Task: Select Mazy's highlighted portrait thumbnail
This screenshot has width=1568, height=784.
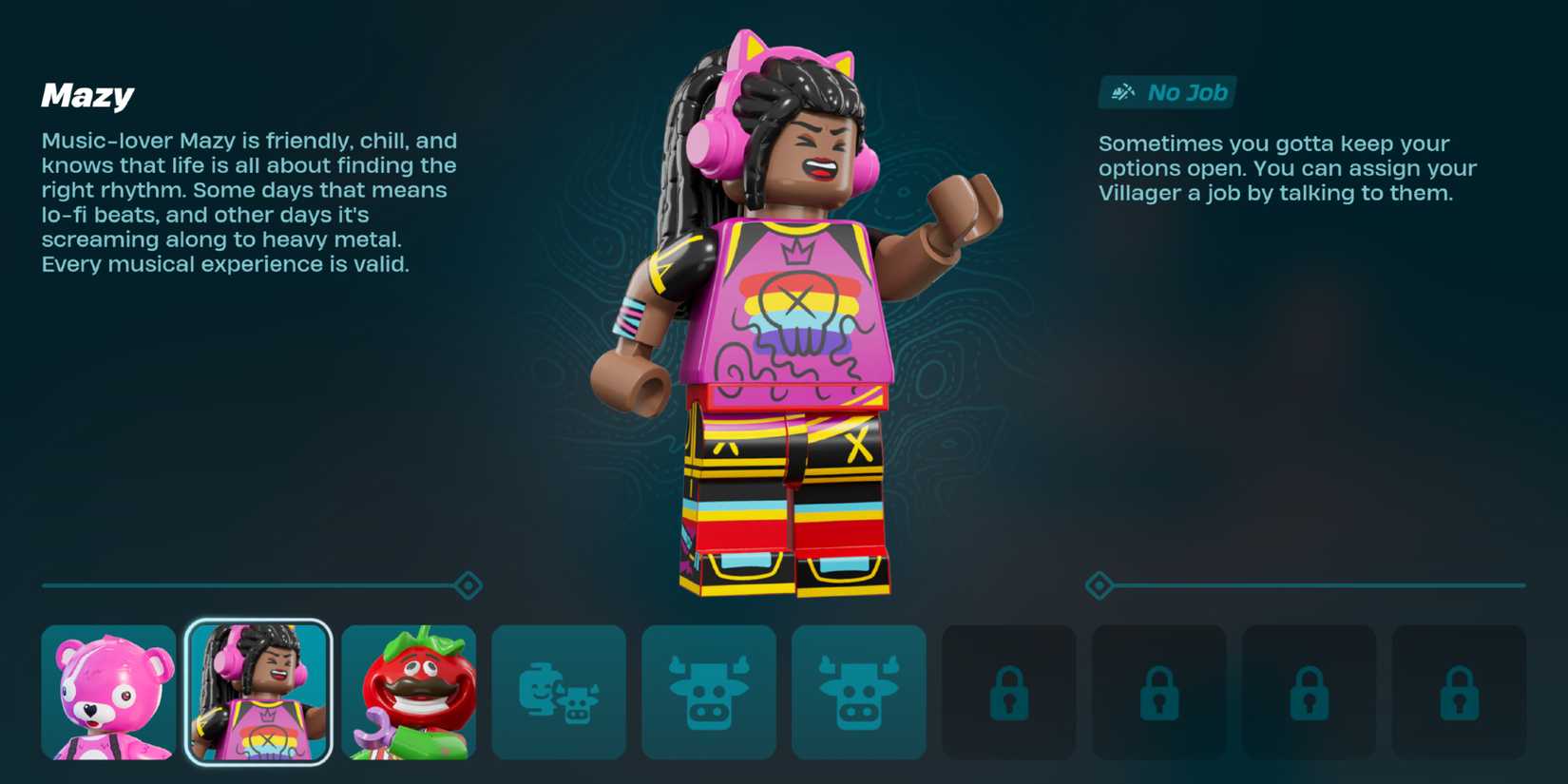Action: tap(258, 692)
